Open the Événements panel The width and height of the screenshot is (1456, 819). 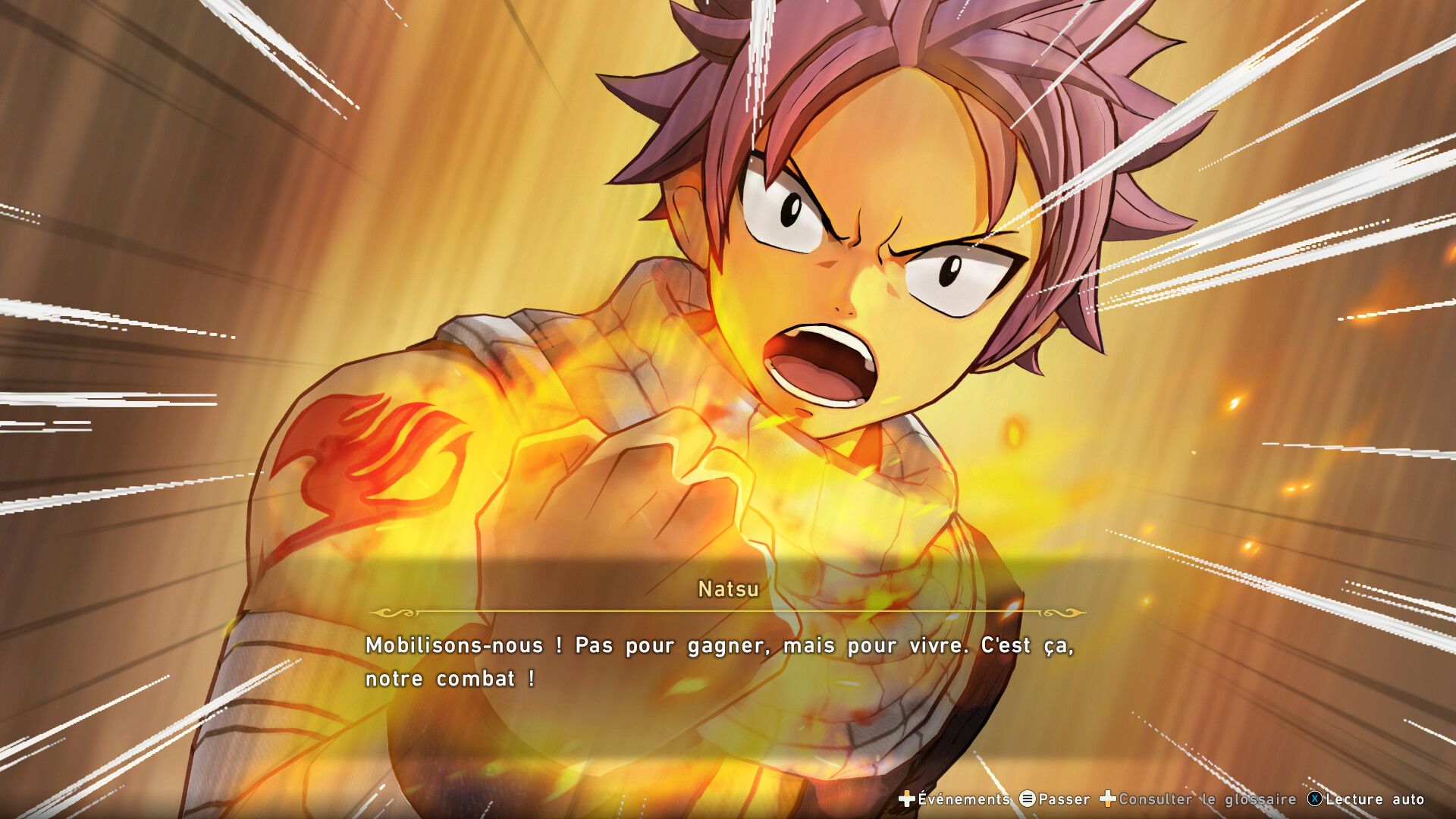pyautogui.click(x=963, y=799)
